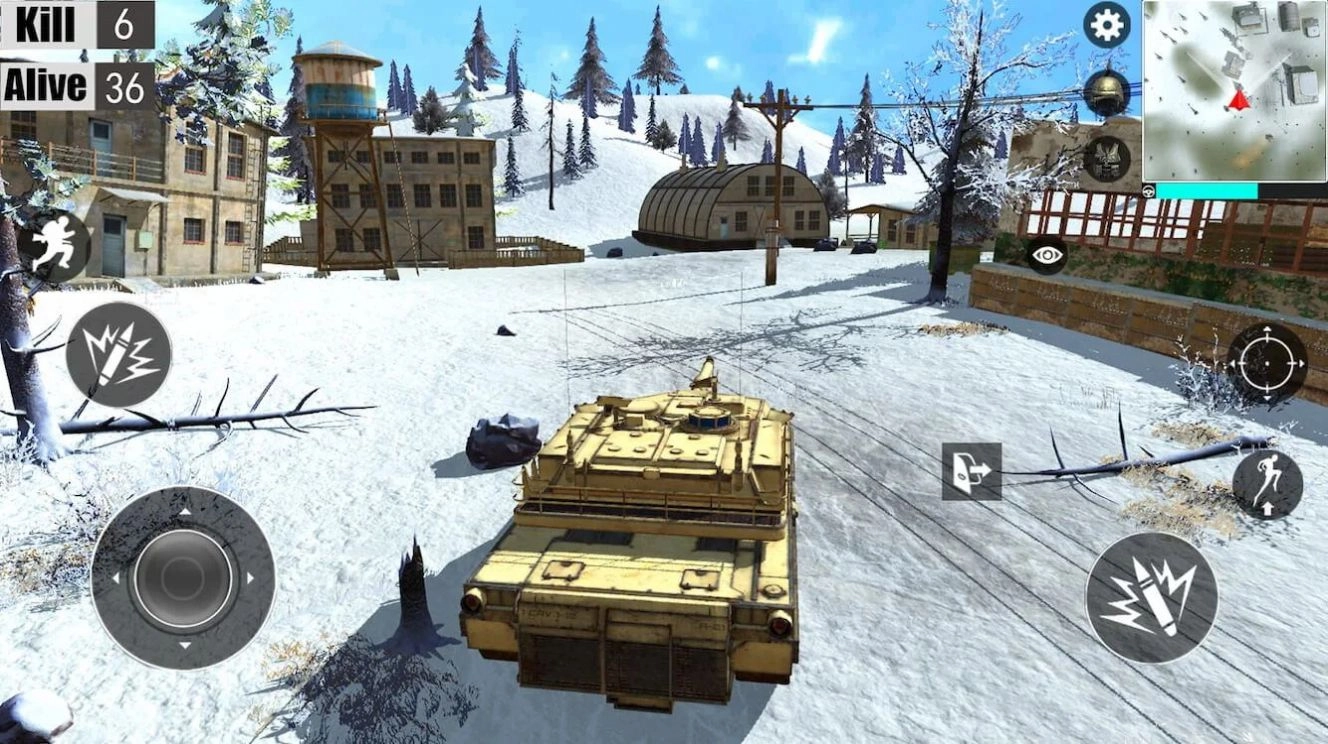
Task: Select the armor vest icon
Action: pyautogui.click(x=1104, y=157)
